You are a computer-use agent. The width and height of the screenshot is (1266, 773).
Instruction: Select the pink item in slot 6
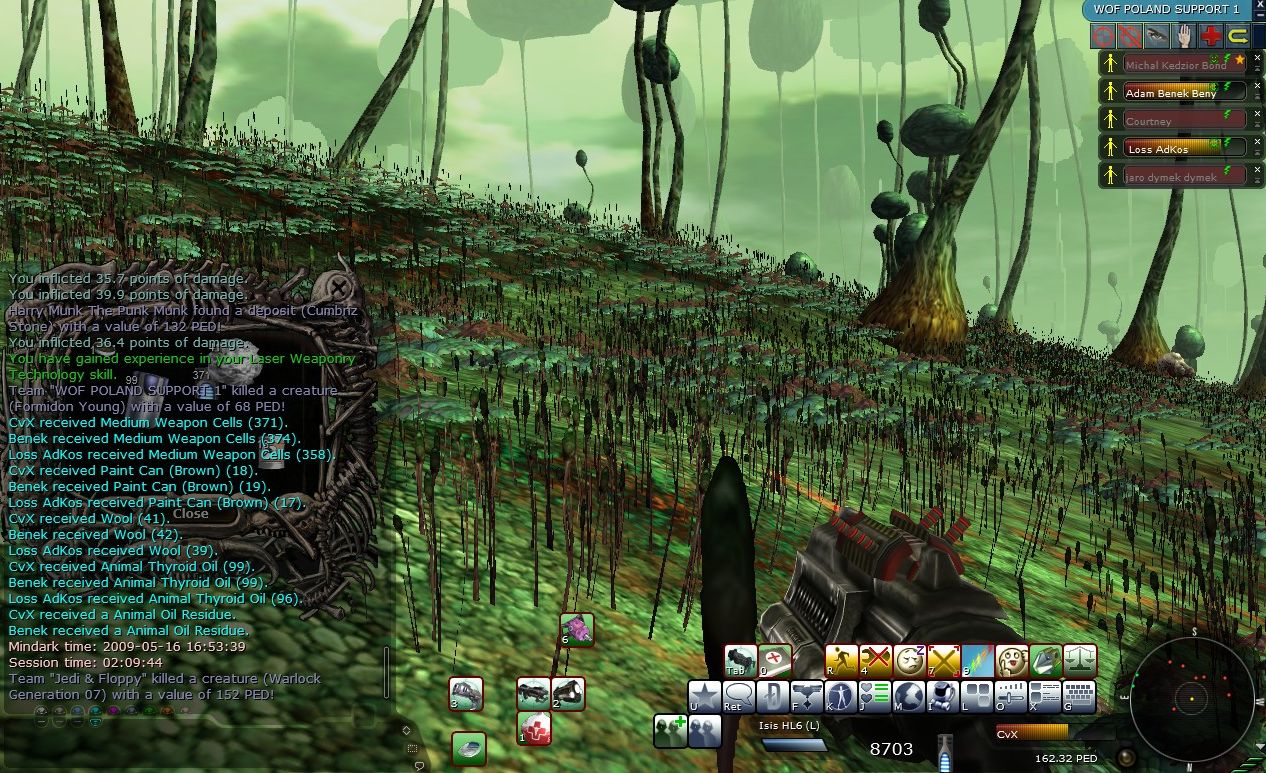[577, 630]
